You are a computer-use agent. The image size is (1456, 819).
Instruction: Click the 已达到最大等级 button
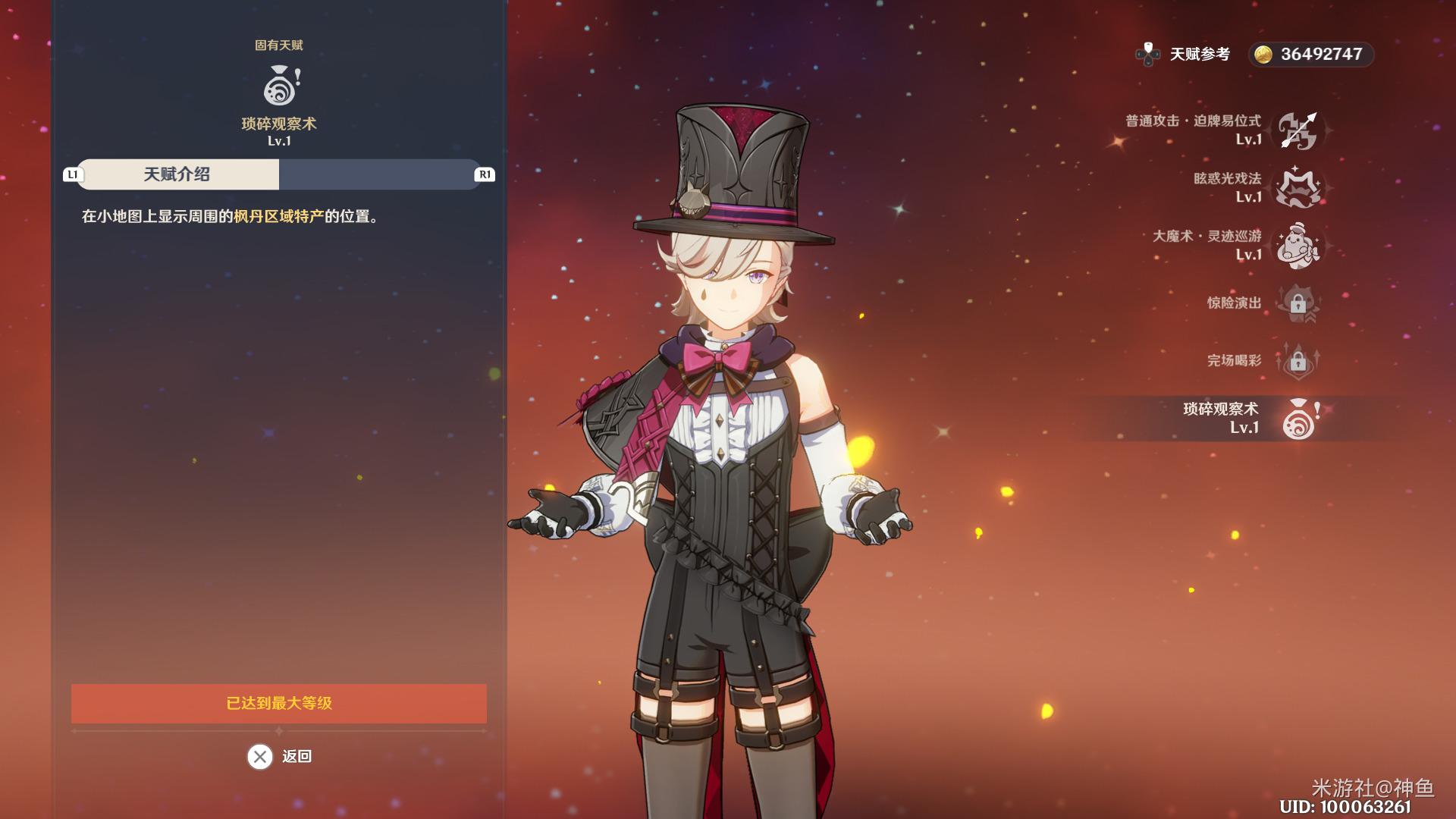(x=279, y=703)
